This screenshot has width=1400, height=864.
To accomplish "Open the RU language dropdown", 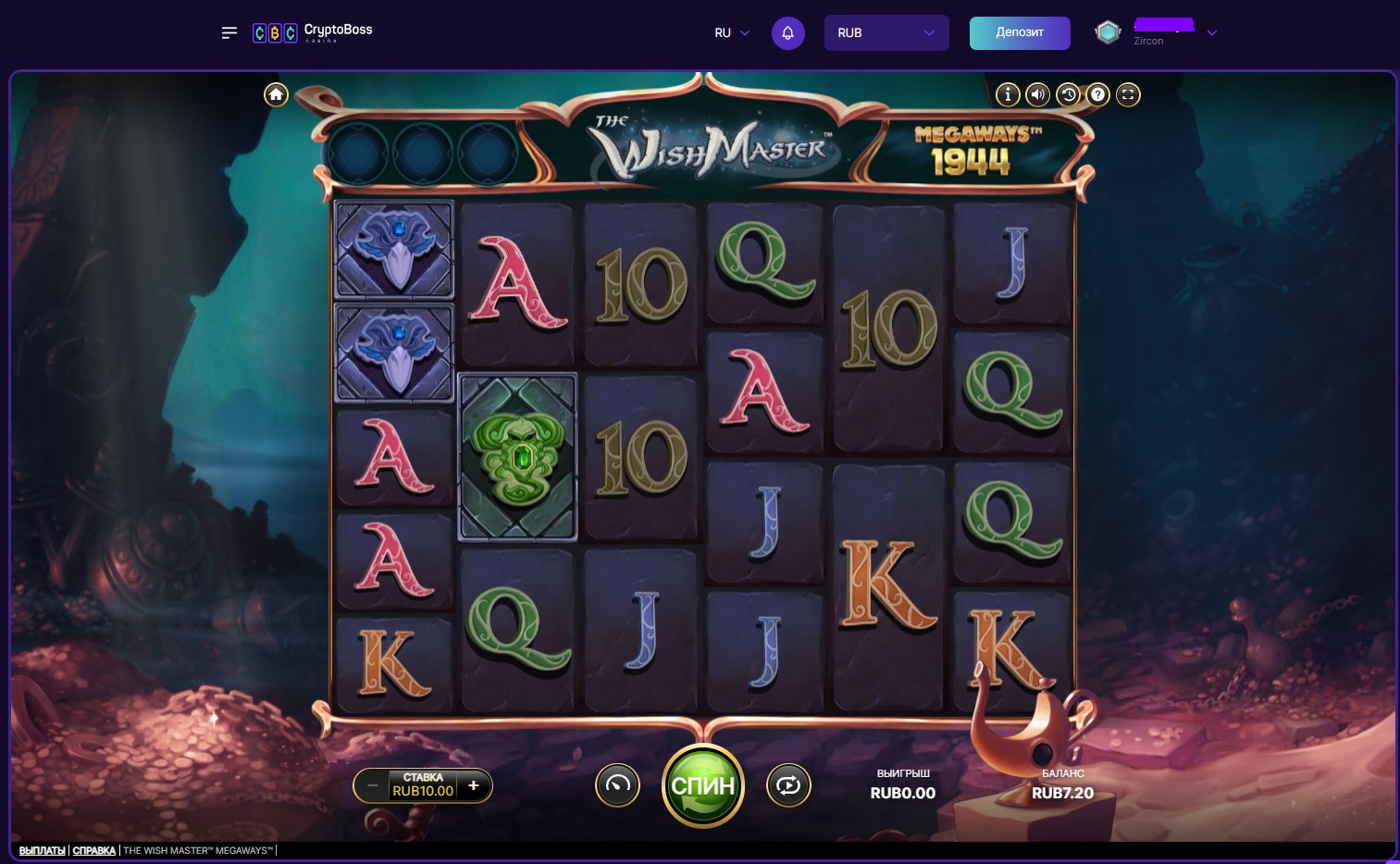I will [731, 32].
